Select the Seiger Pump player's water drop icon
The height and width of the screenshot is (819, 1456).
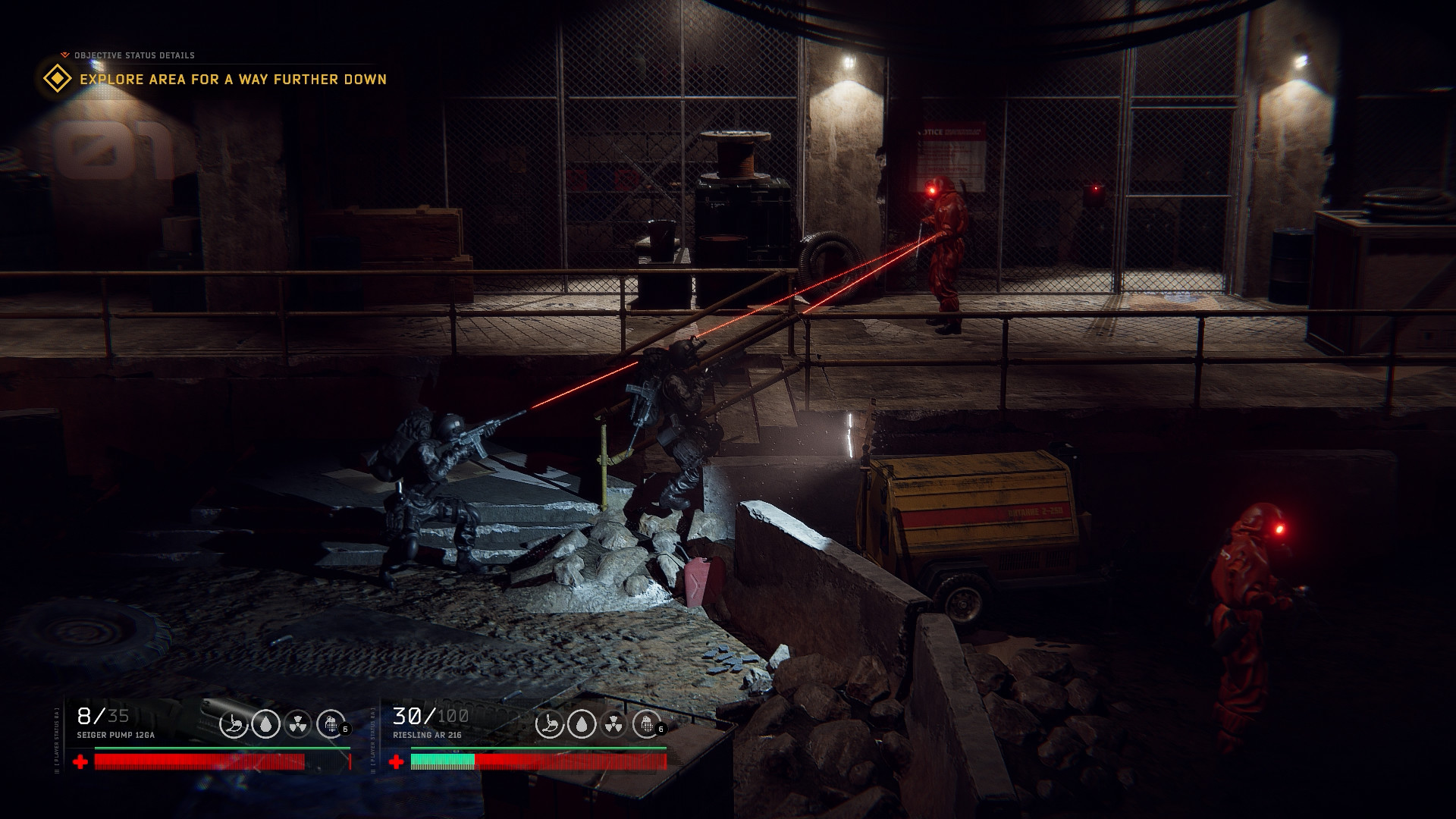pyautogui.click(x=265, y=724)
